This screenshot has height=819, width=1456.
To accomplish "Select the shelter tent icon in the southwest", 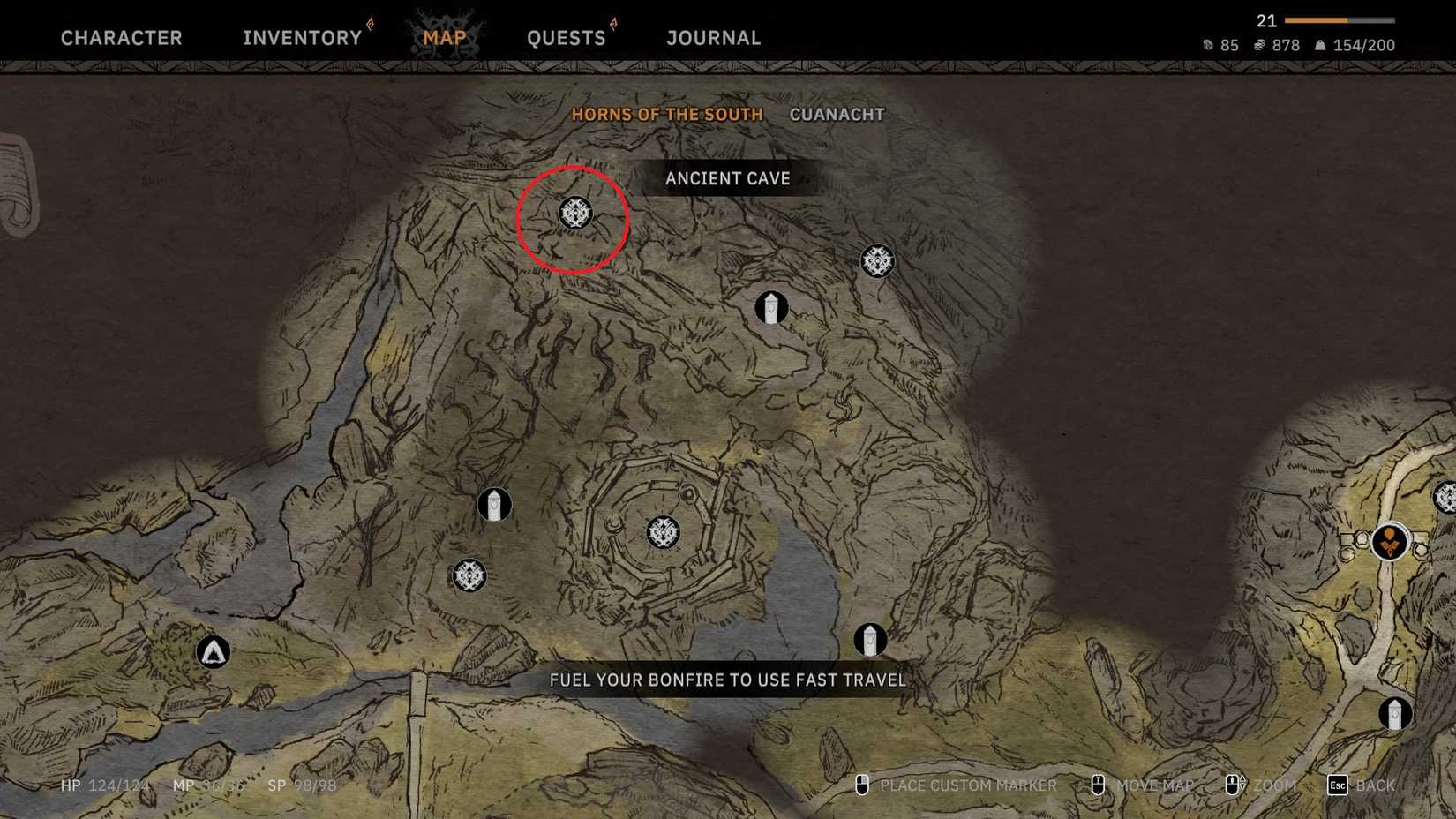I will (212, 652).
